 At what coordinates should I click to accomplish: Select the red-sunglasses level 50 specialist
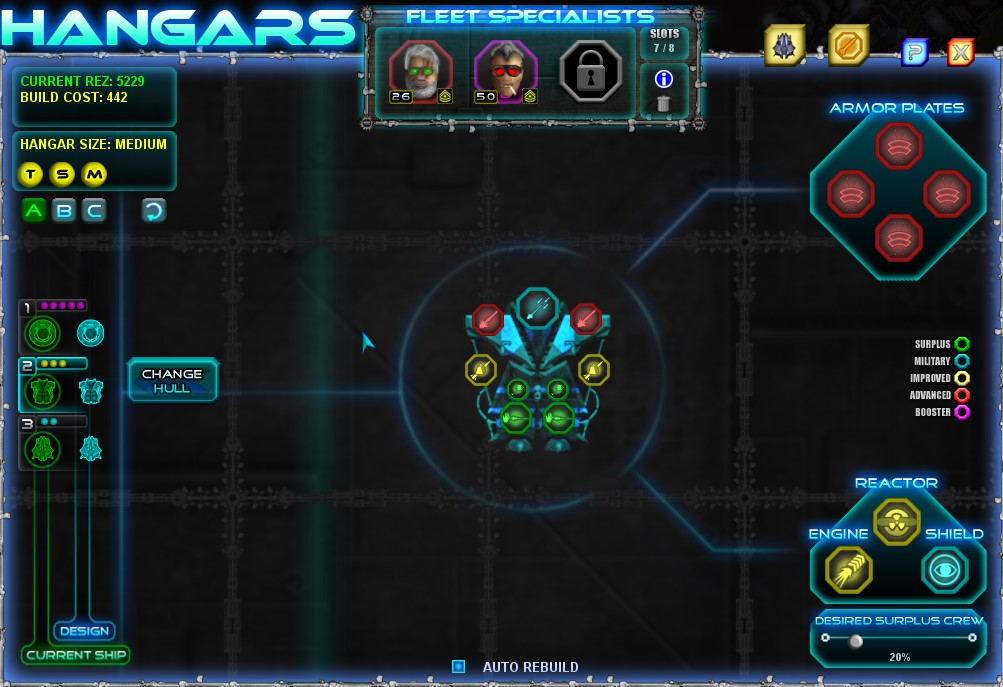[505, 71]
